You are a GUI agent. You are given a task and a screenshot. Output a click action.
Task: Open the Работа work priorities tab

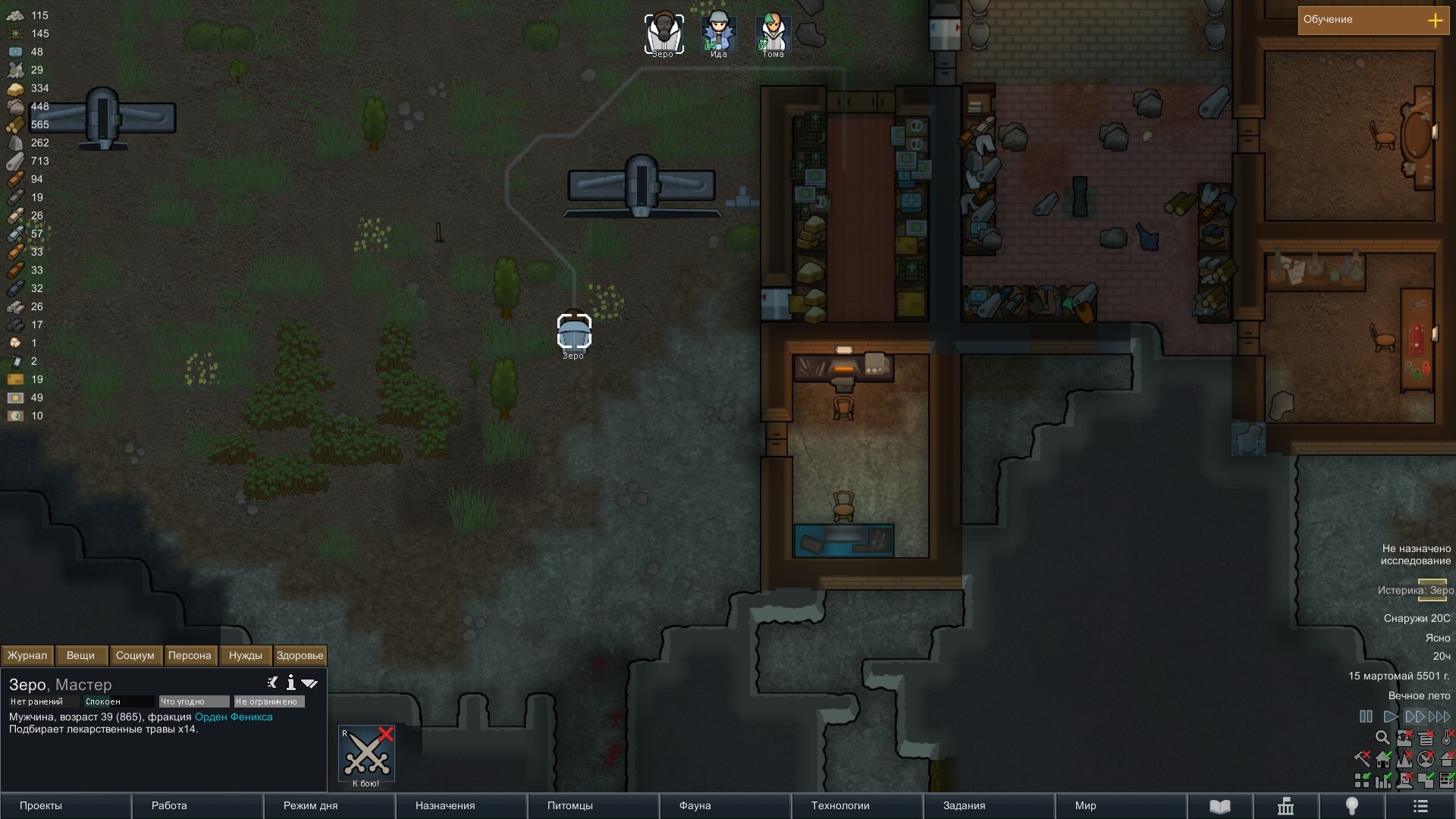click(x=197, y=805)
